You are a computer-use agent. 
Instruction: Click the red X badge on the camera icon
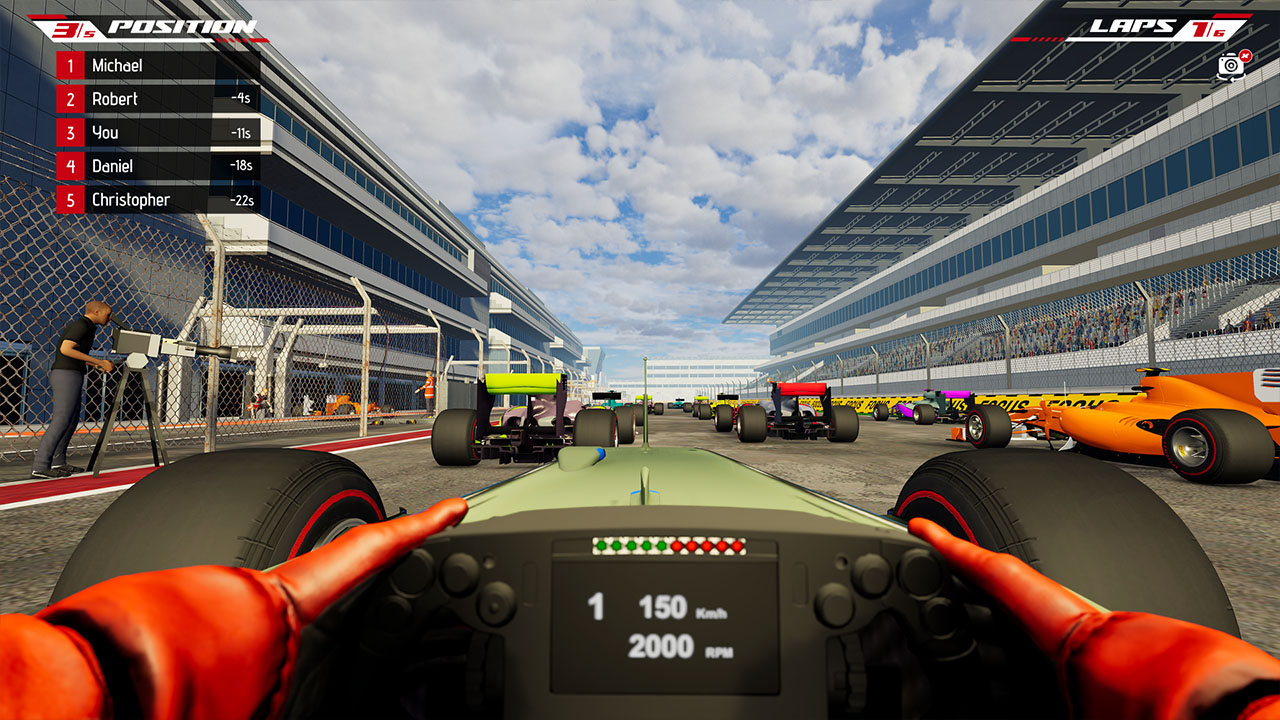coord(1246,55)
